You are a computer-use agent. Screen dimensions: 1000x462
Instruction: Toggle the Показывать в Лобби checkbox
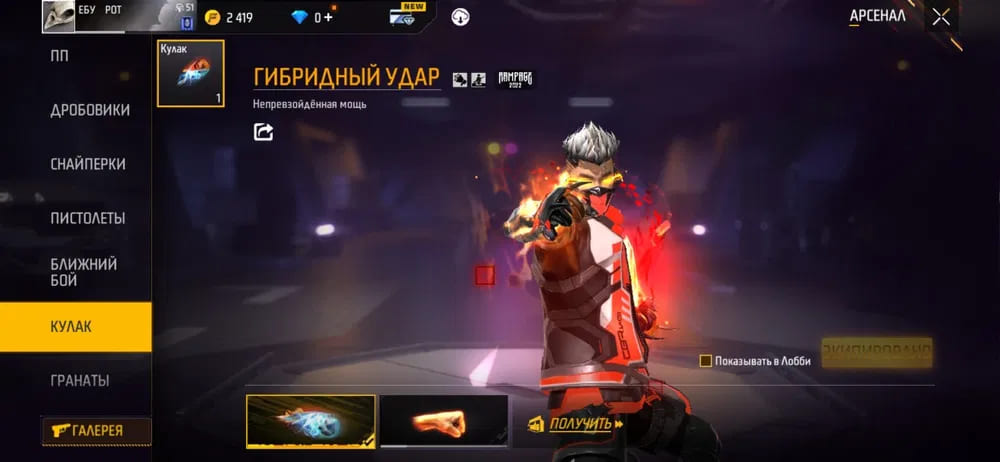pos(706,361)
